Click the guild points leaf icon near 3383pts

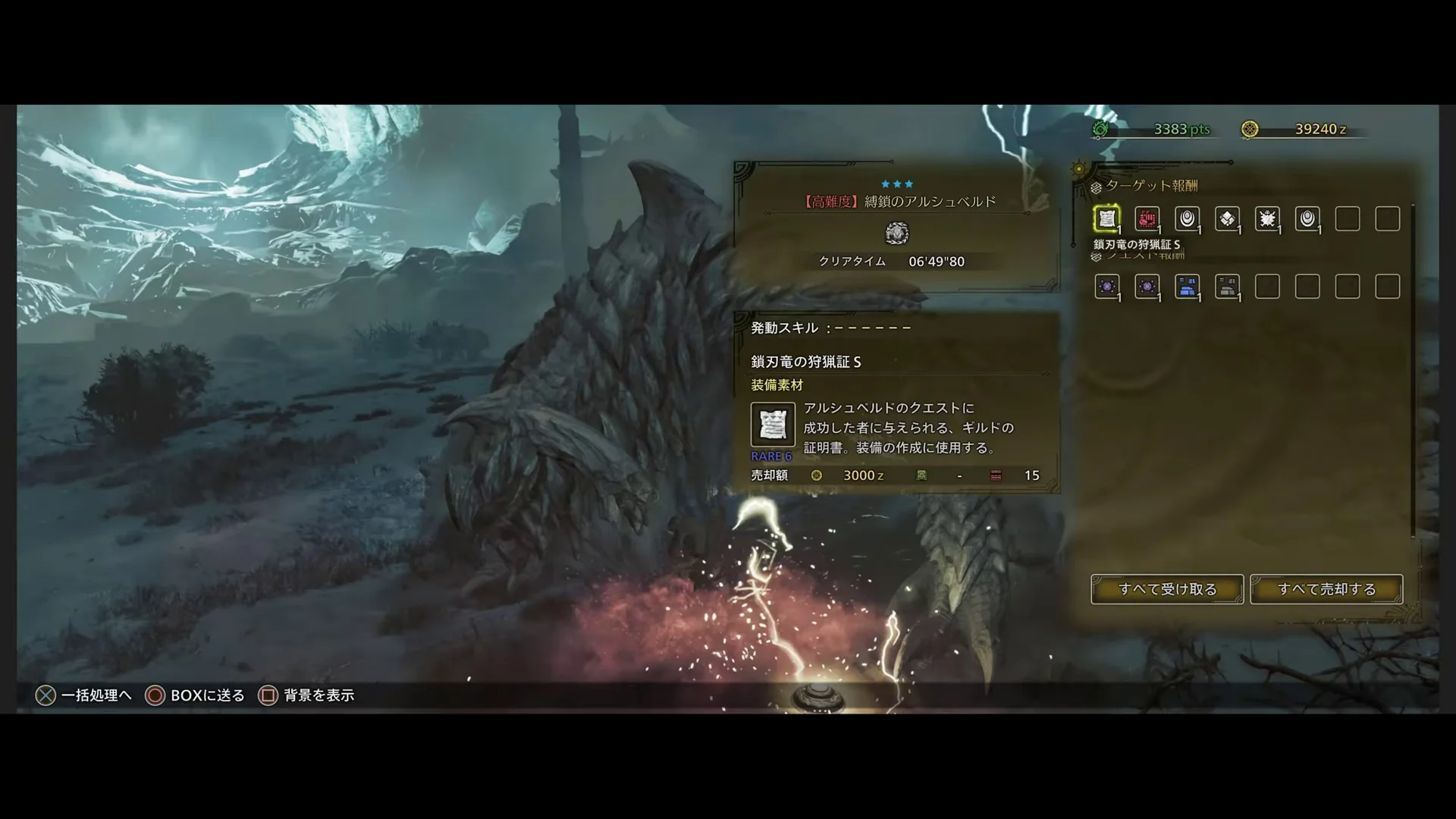1099,129
